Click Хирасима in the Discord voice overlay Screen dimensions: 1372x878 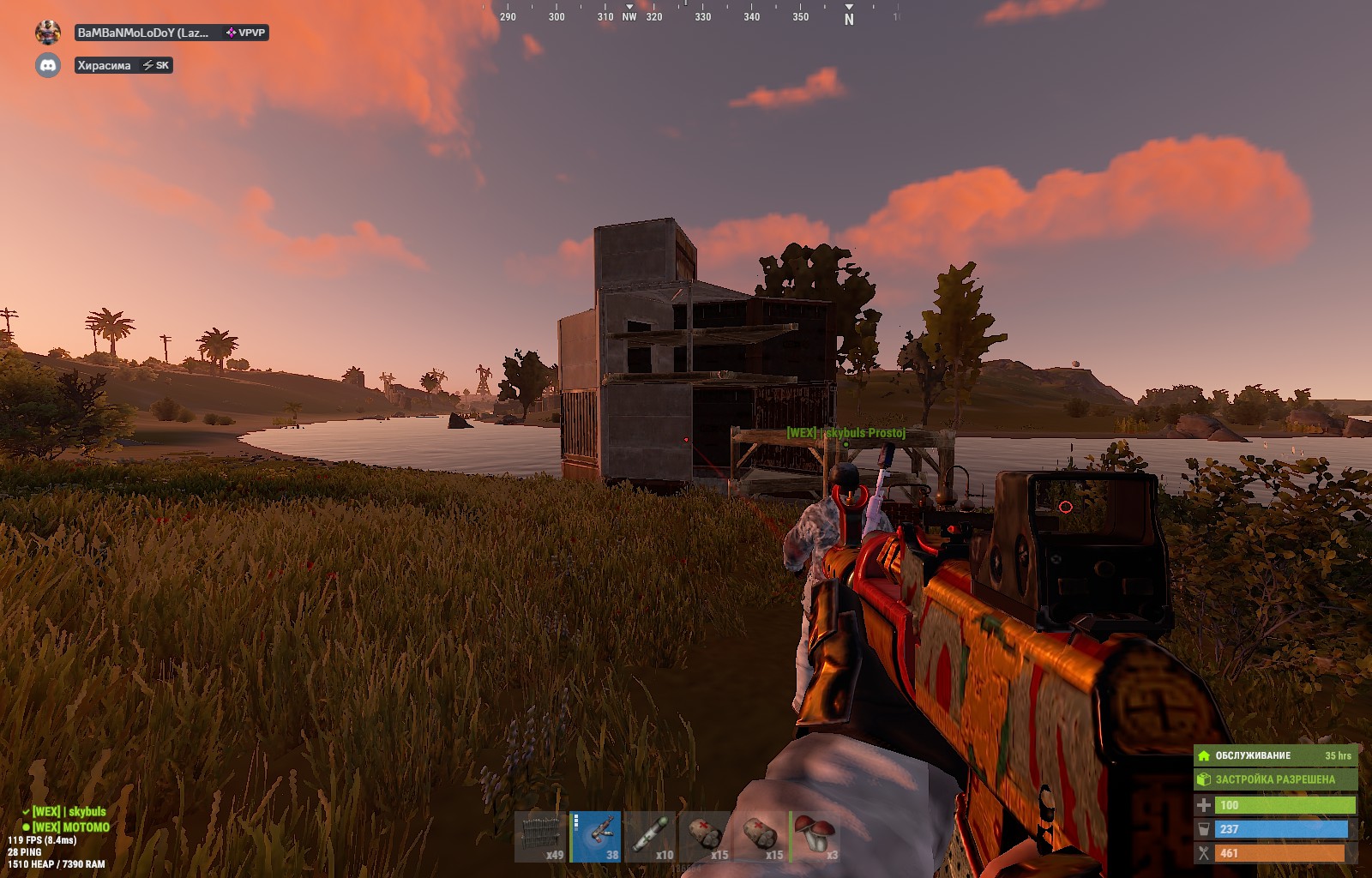tap(105, 65)
